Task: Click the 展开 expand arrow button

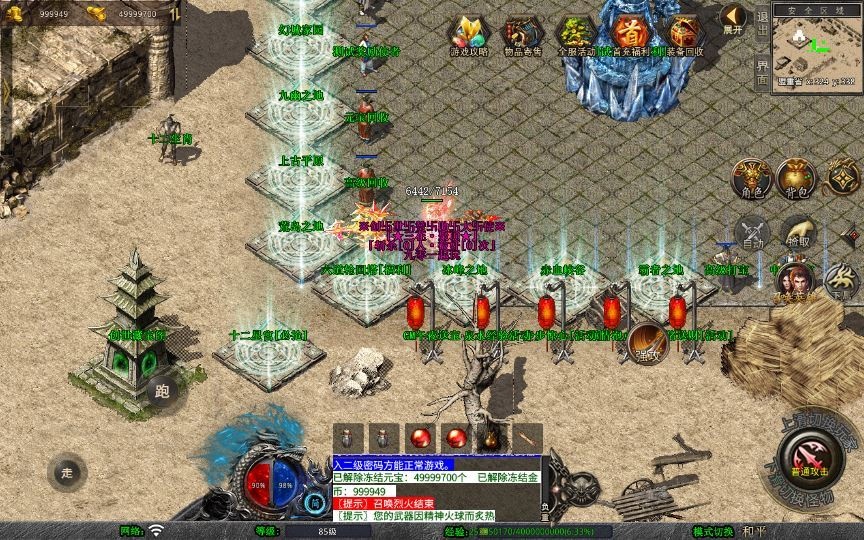Action: (x=733, y=19)
